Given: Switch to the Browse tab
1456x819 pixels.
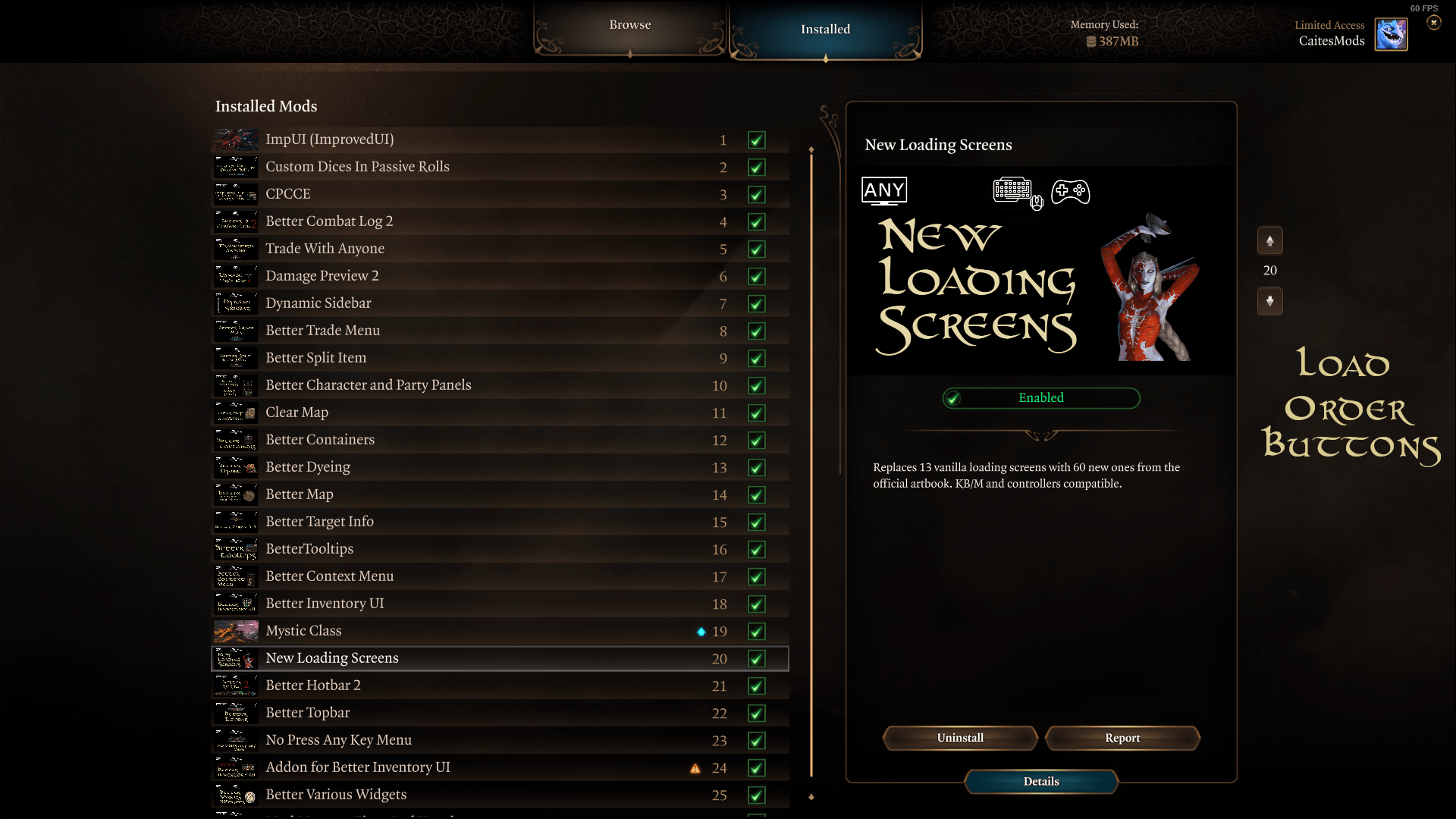Looking at the screenshot, I should pos(629,24).
